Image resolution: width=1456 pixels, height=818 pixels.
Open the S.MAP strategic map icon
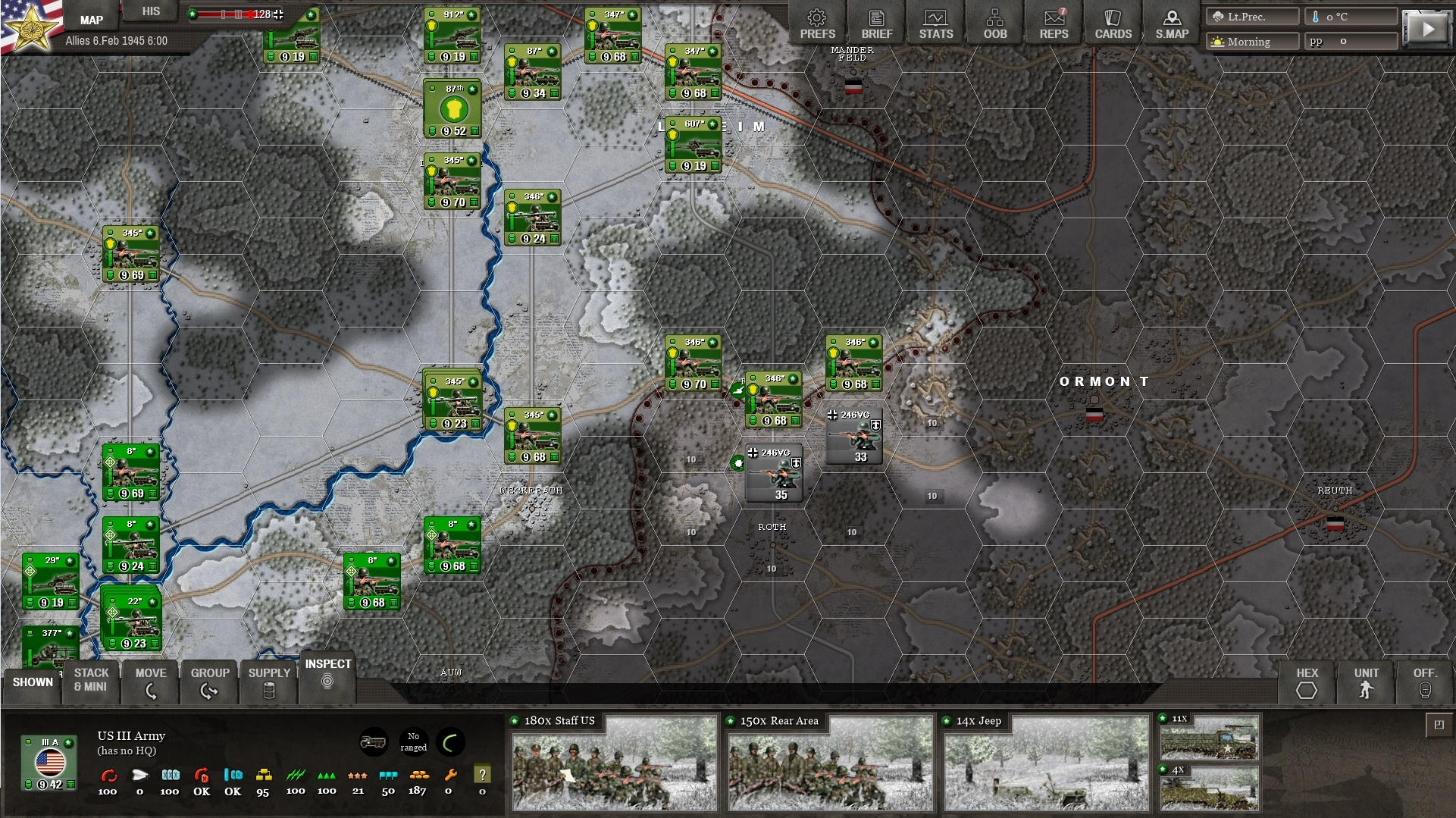(1171, 22)
